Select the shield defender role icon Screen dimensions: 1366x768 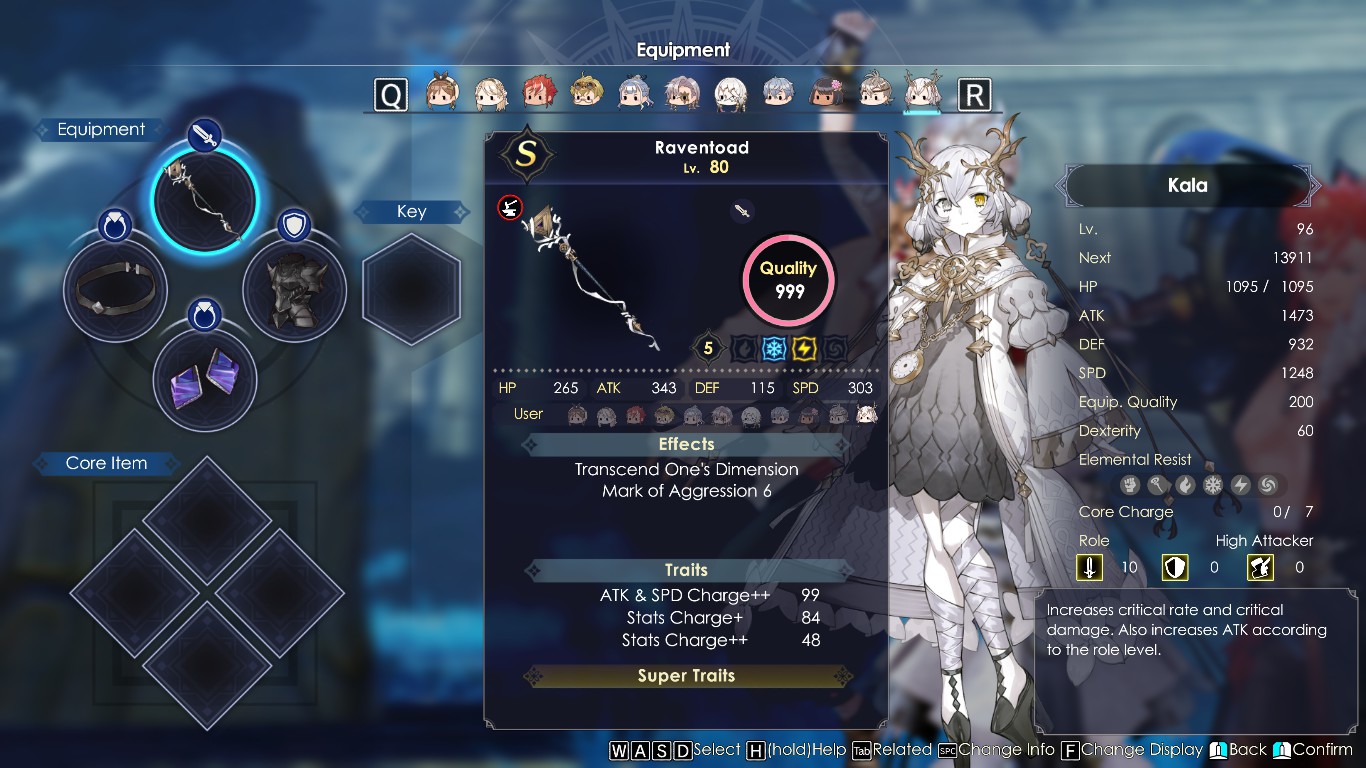pos(1174,568)
